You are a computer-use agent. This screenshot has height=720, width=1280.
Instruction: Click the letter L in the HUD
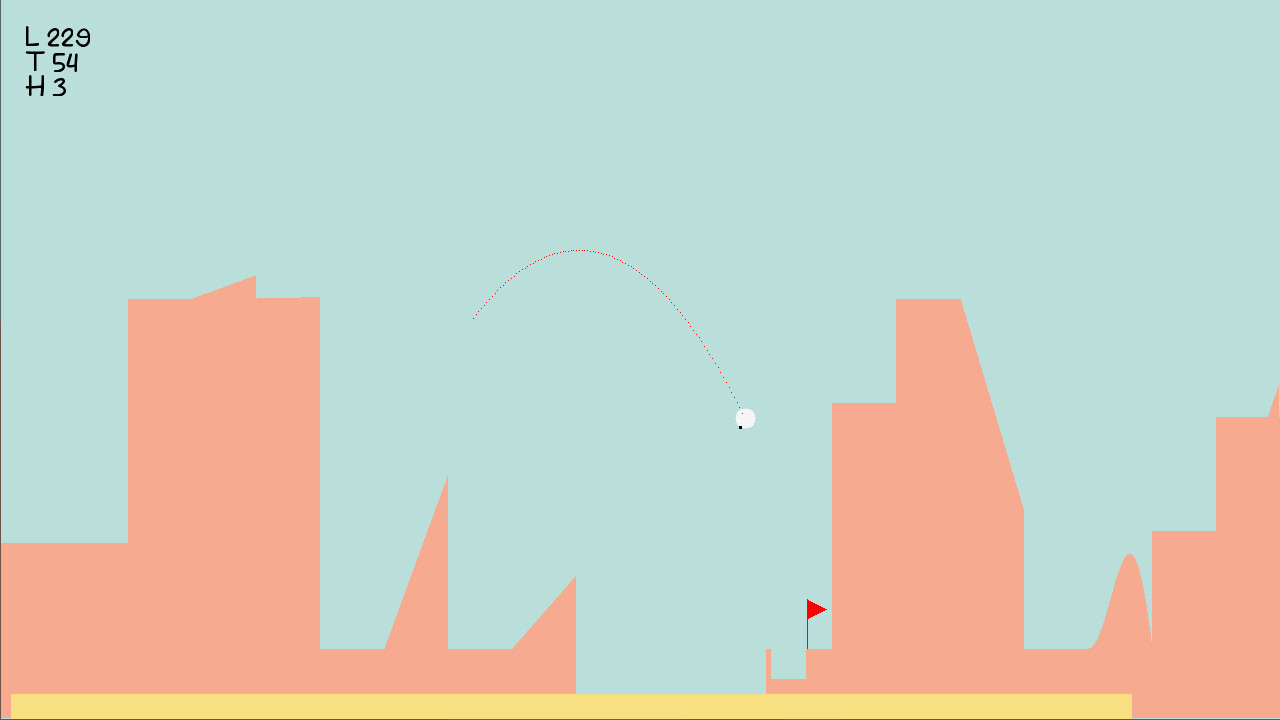point(30,35)
